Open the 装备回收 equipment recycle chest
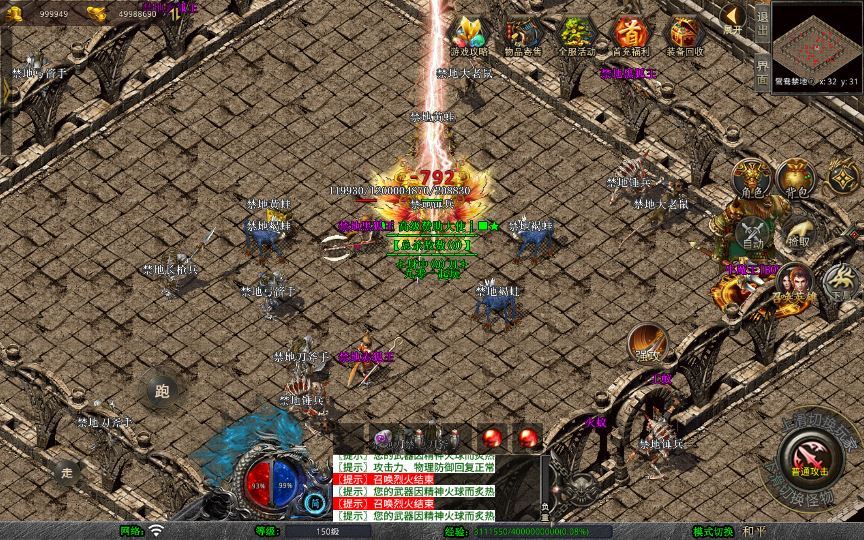The image size is (864, 540). pyautogui.click(x=684, y=37)
